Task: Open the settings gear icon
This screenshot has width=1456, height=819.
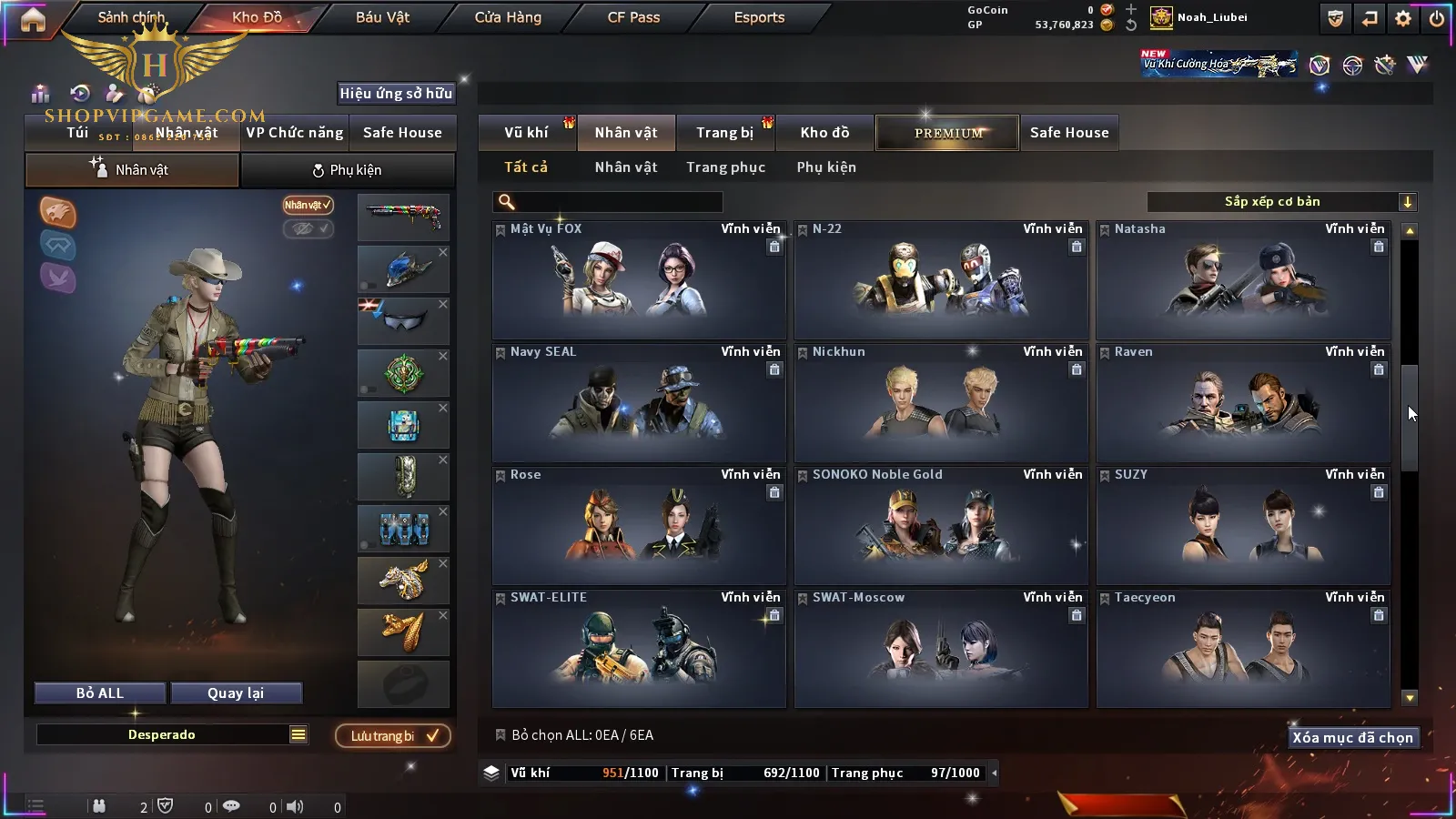Action: tap(1403, 18)
